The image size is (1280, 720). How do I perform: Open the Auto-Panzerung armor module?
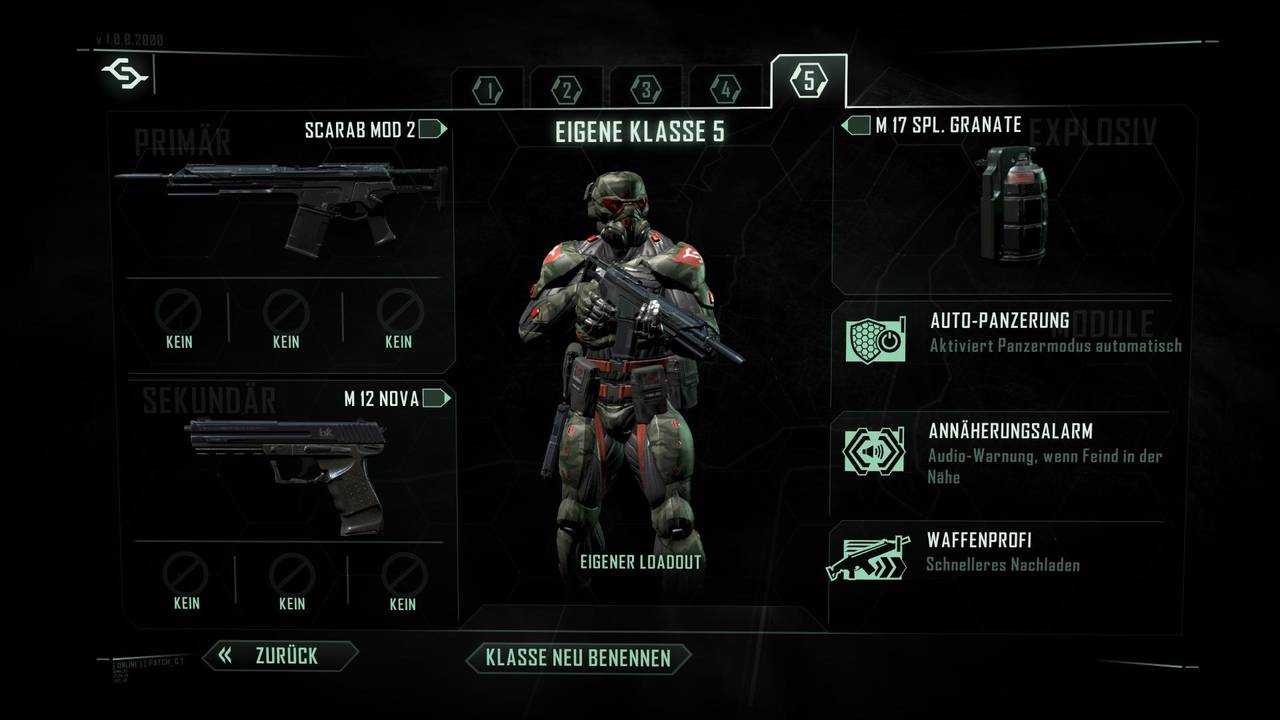[x=1010, y=338]
